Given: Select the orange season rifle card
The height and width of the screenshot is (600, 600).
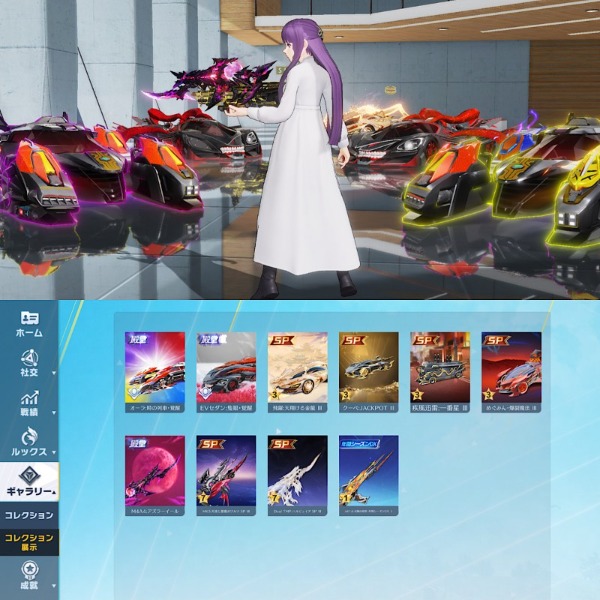Looking at the screenshot, I should 368,473.
